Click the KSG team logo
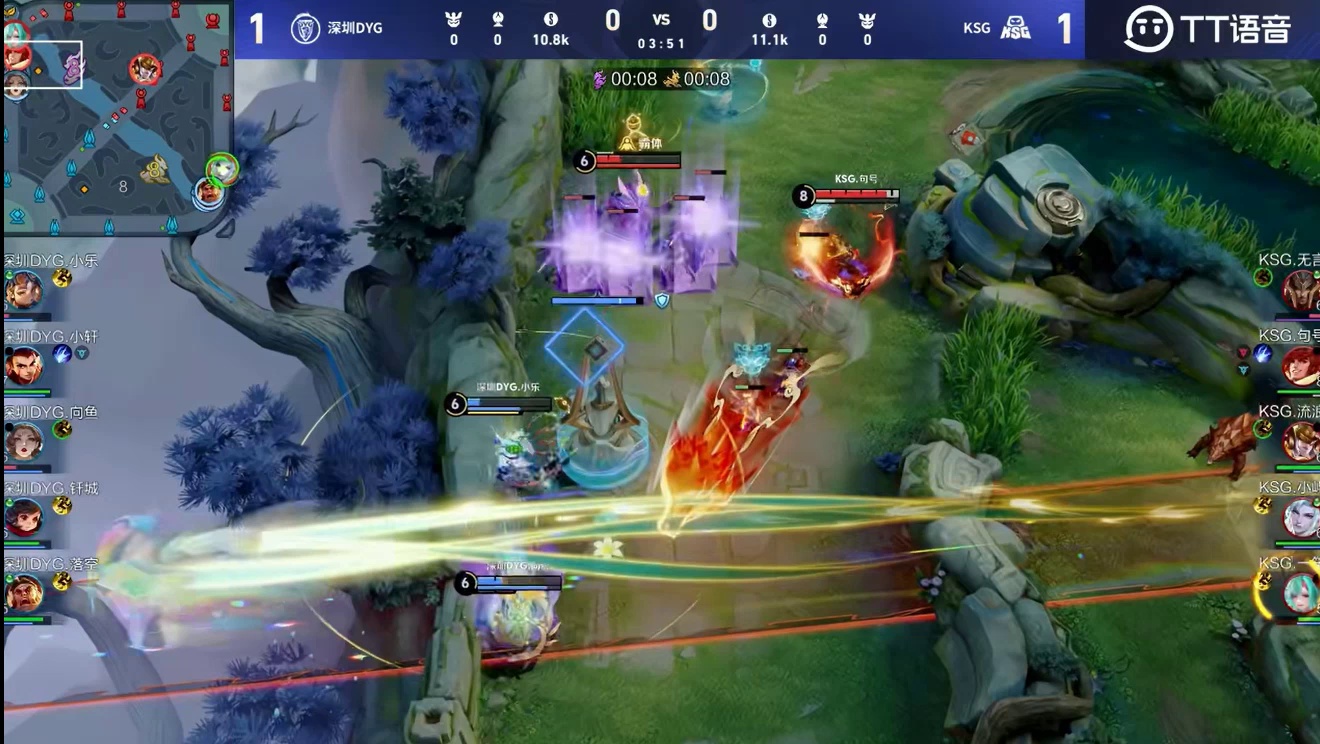 point(1016,28)
